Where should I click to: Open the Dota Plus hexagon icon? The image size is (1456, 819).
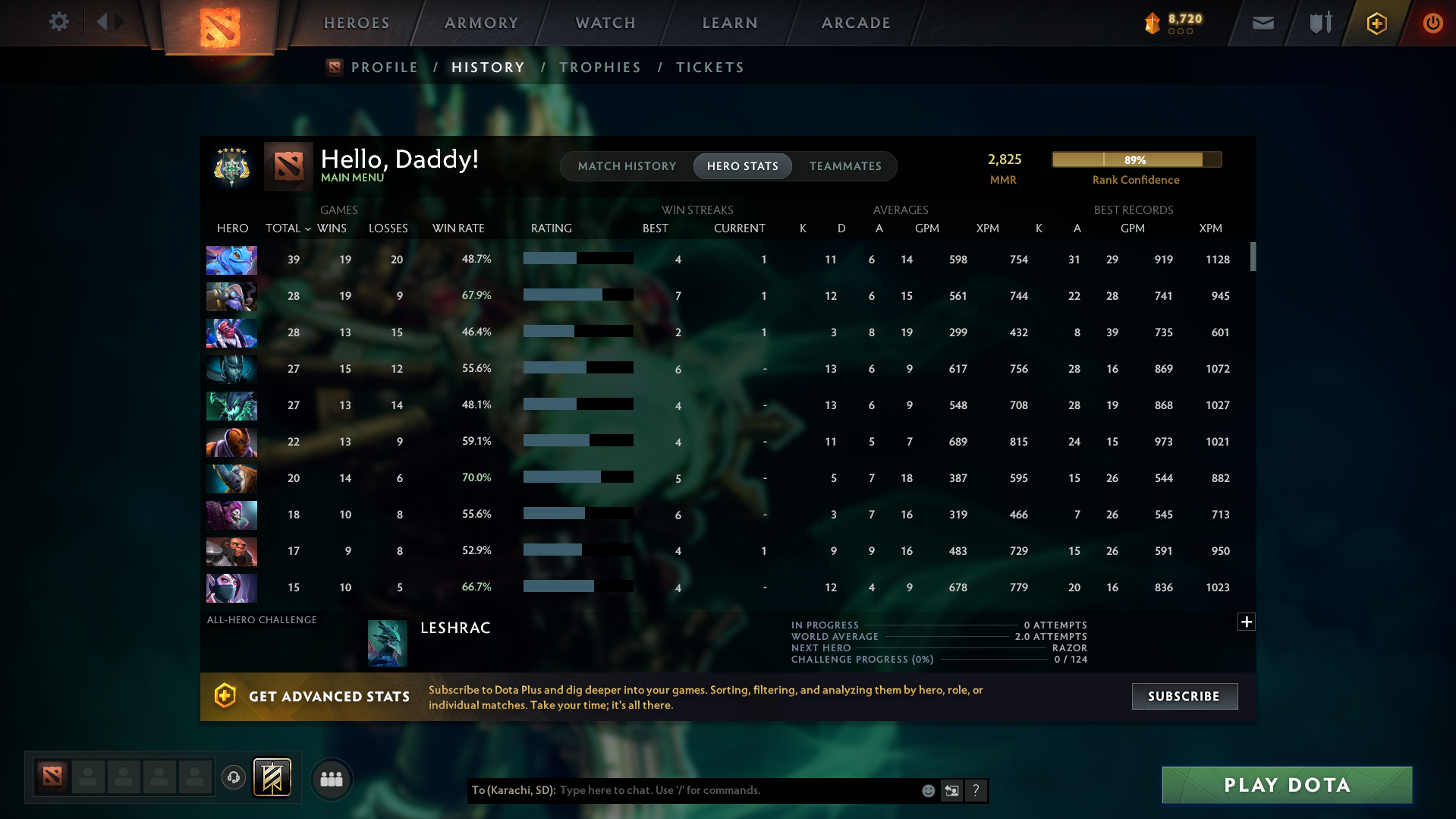1376,23
